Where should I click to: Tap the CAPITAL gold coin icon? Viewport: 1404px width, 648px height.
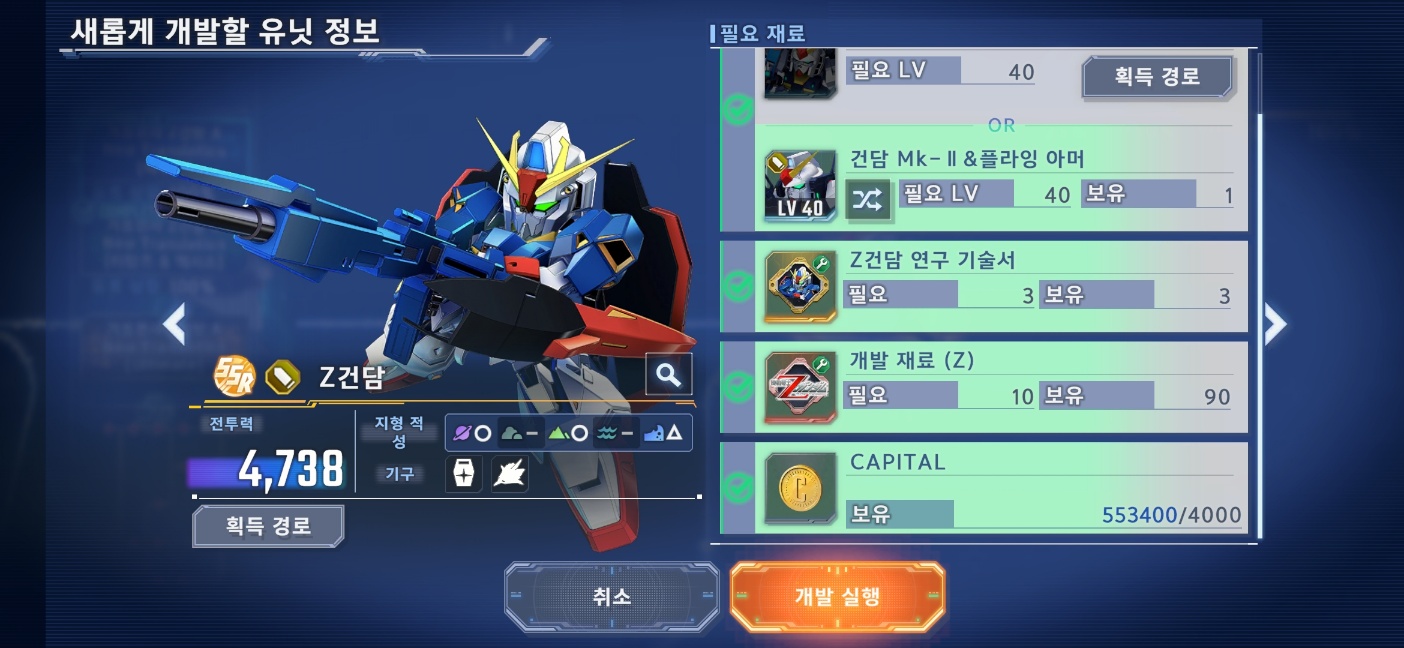click(x=800, y=488)
